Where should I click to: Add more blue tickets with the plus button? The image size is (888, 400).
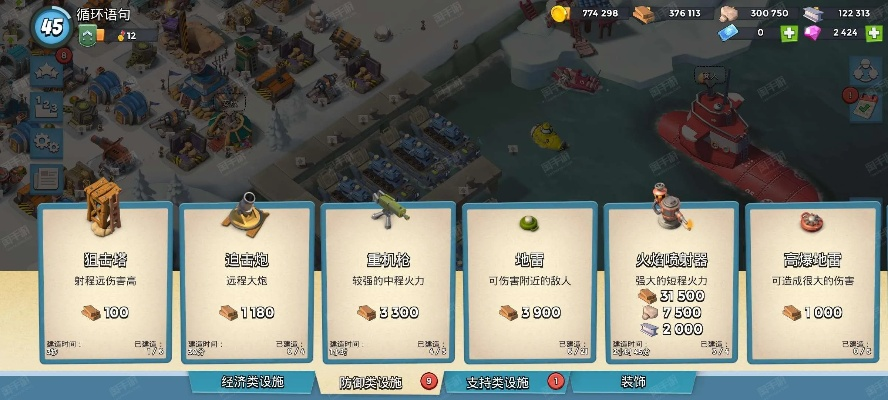[x=790, y=33]
